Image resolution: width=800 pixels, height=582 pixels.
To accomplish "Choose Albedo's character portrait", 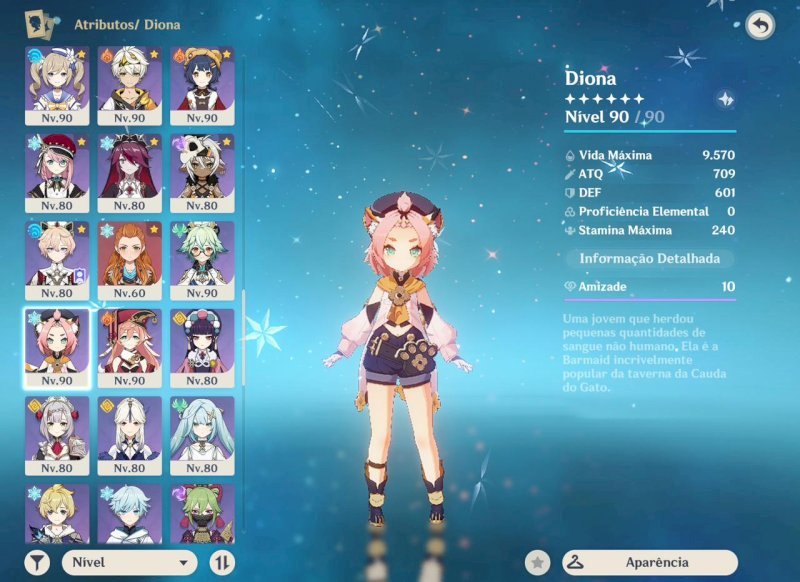I will tap(129, 79).
